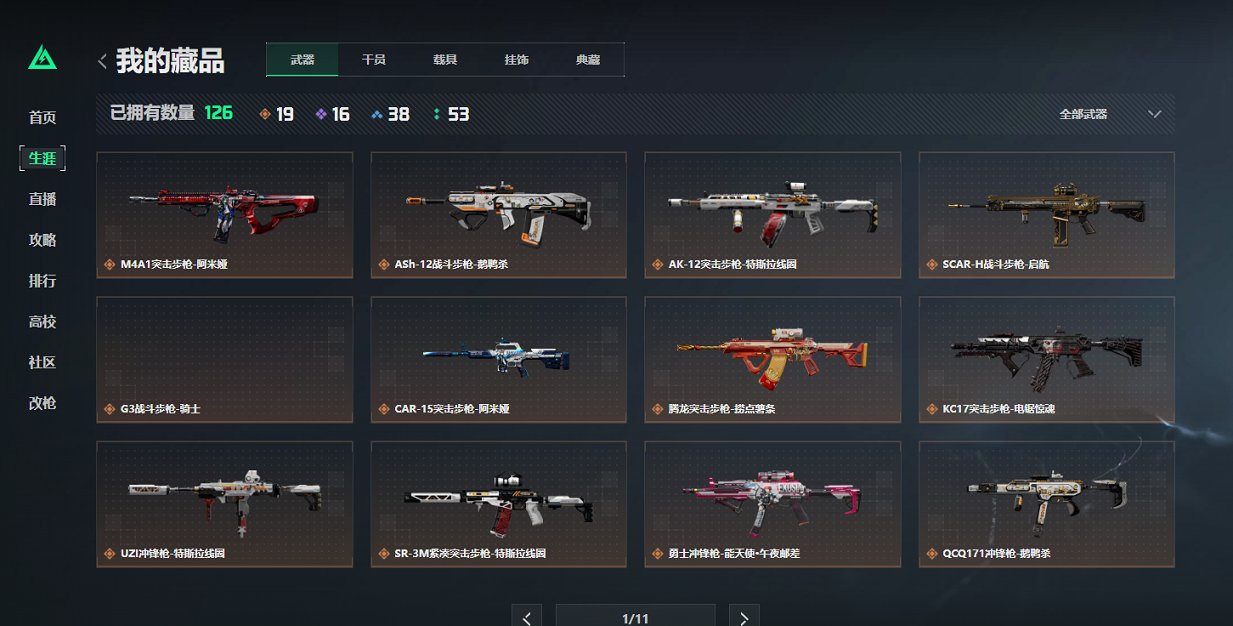Navigate to 排行 rankings

pos(42,281)
